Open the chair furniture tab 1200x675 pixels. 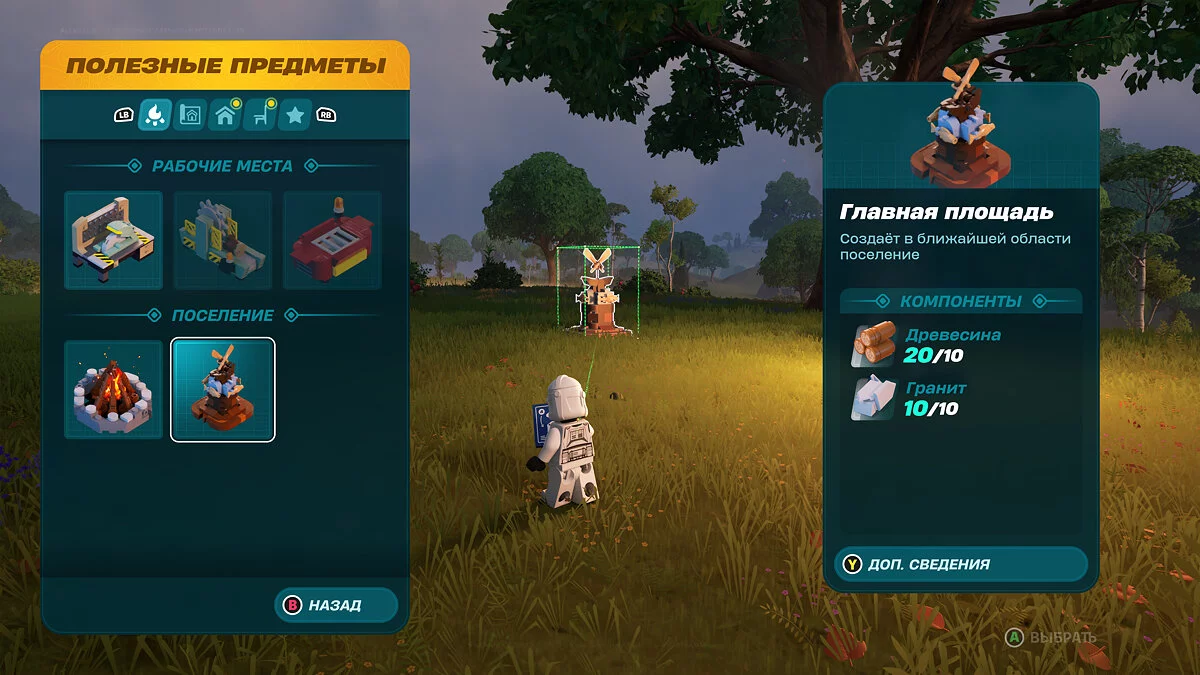(260, 115)
